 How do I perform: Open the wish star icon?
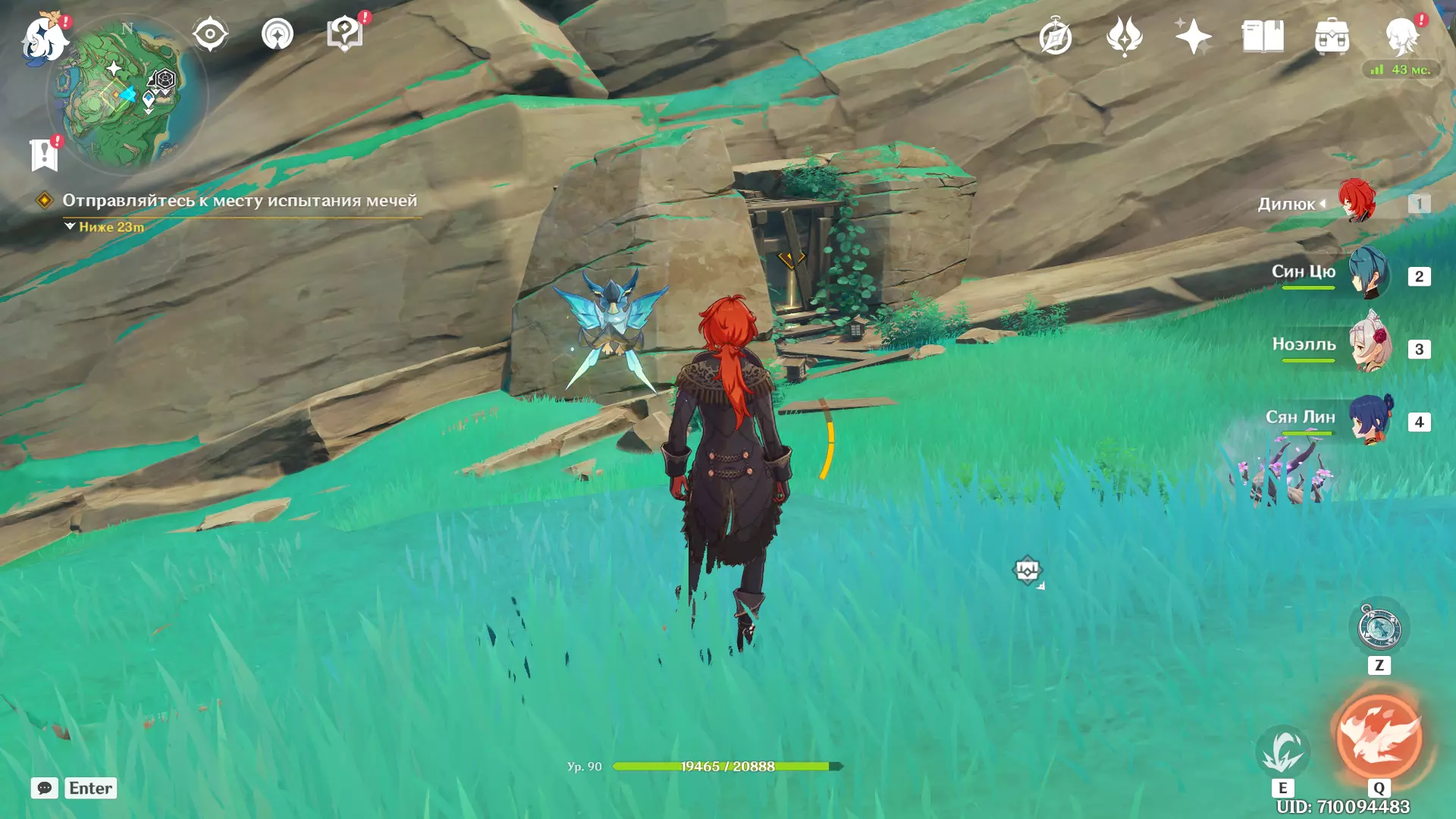coord(1193,37)
